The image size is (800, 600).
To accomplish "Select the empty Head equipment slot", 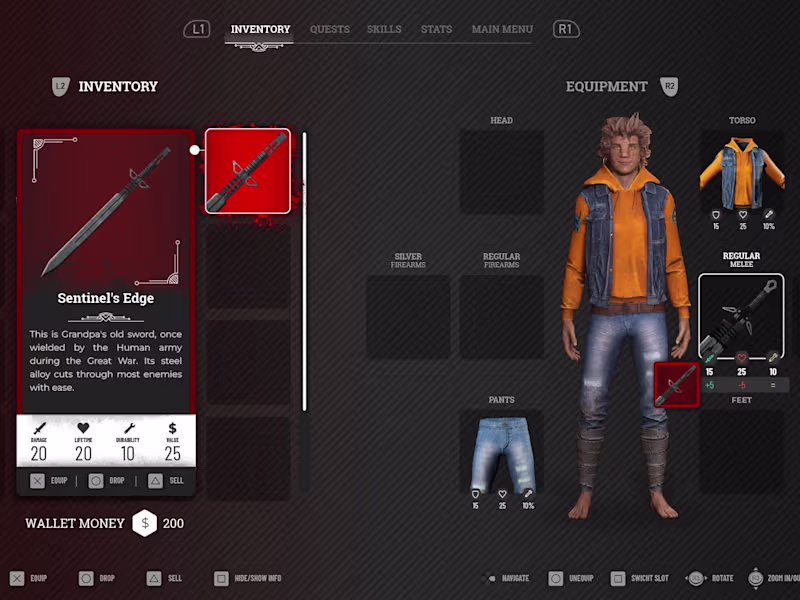I will [502, 171].
